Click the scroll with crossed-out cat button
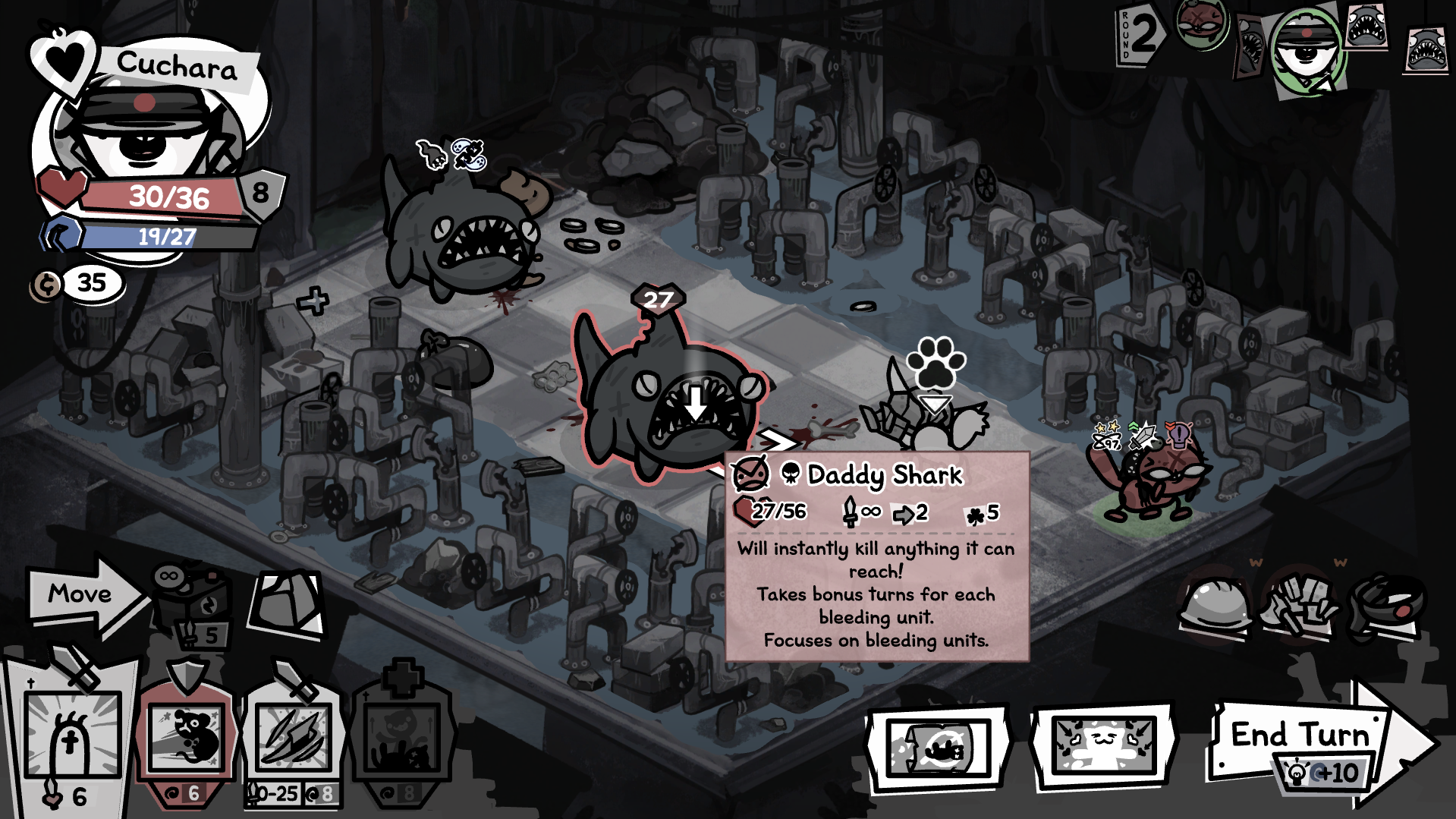Viewport: 1456px width, 819px height. tap(938, 748)
